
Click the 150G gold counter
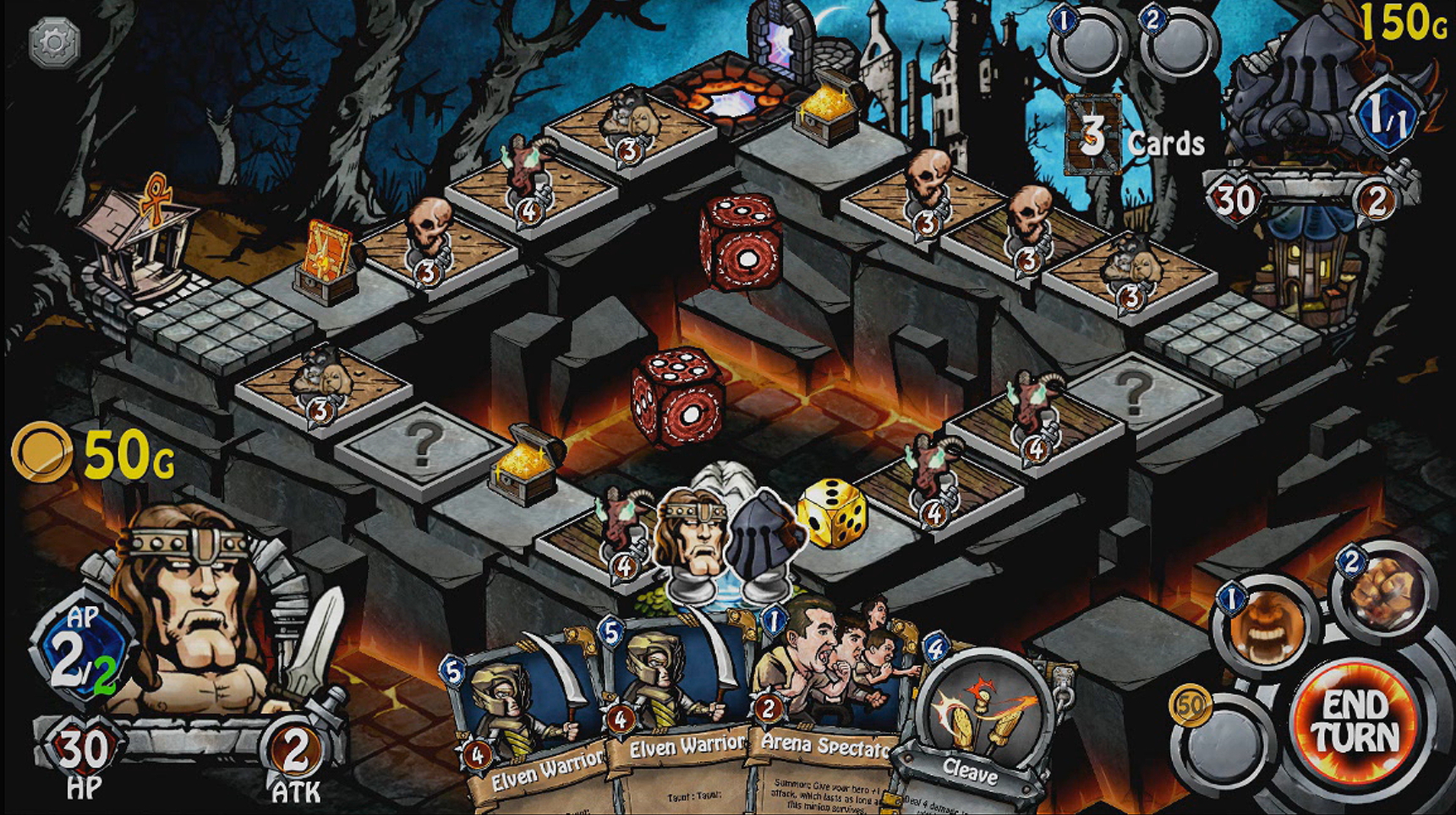coord(1404,21)
